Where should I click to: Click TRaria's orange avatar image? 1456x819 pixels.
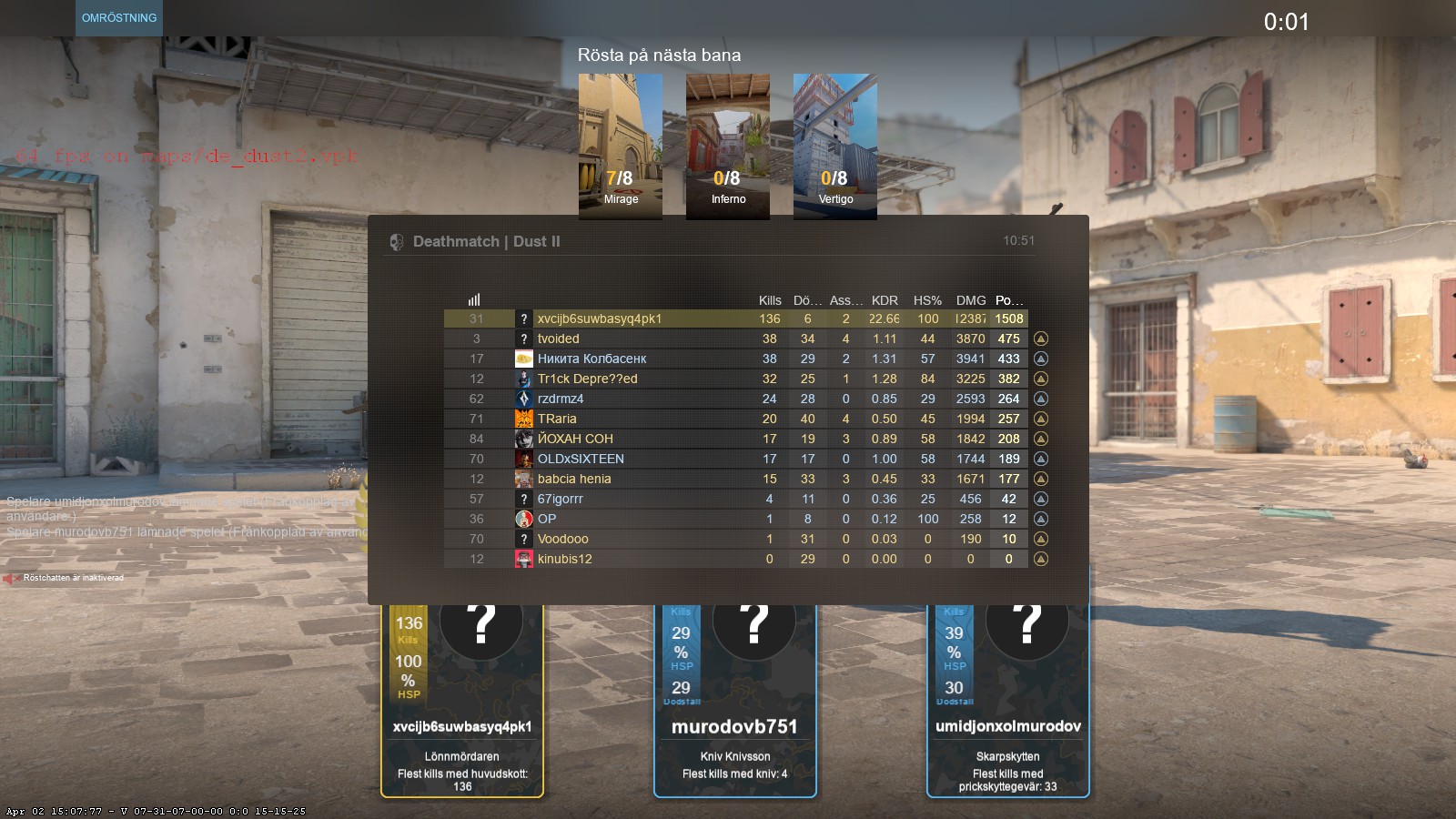pos(523,419)
